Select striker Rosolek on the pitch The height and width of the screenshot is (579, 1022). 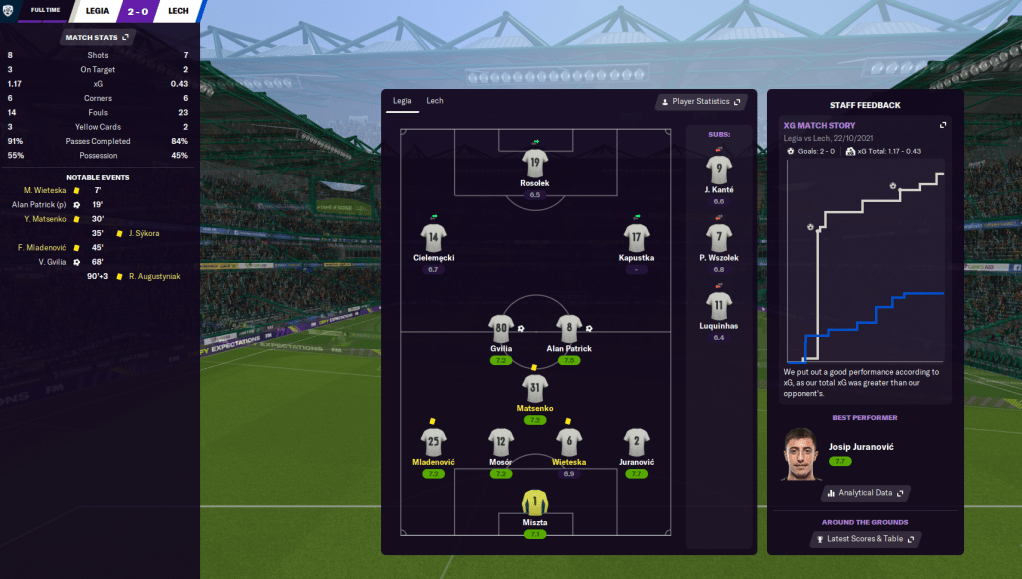pos(535,164)
